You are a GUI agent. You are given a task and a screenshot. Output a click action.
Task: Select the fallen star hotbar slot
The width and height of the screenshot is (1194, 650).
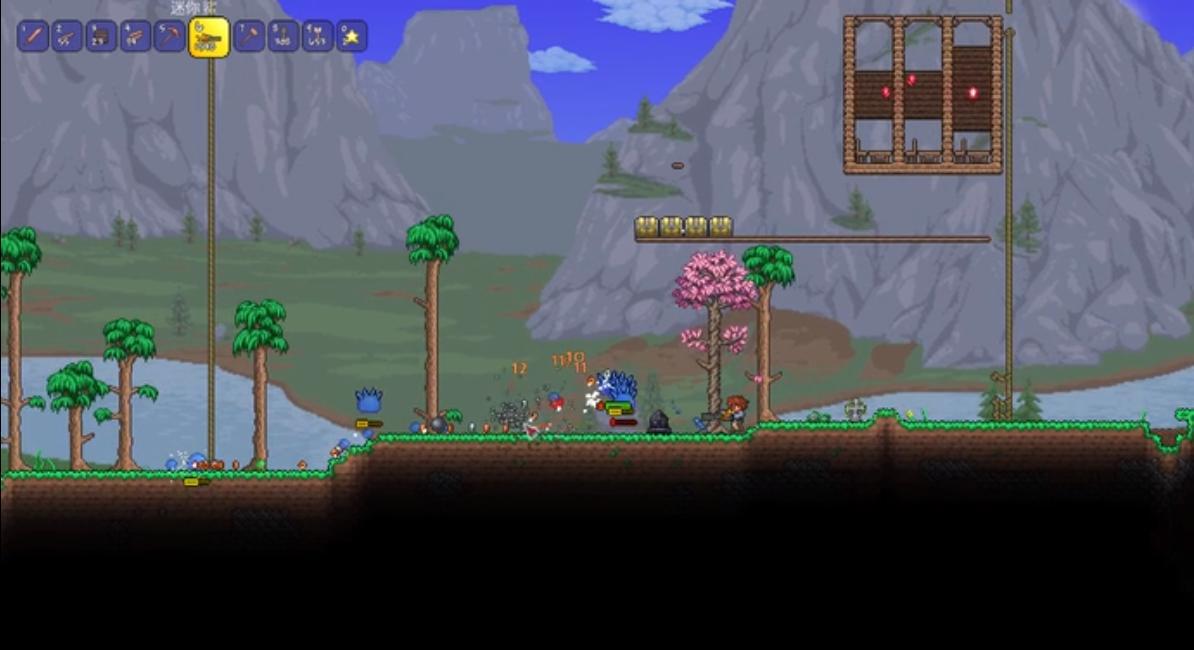point(351,37)
